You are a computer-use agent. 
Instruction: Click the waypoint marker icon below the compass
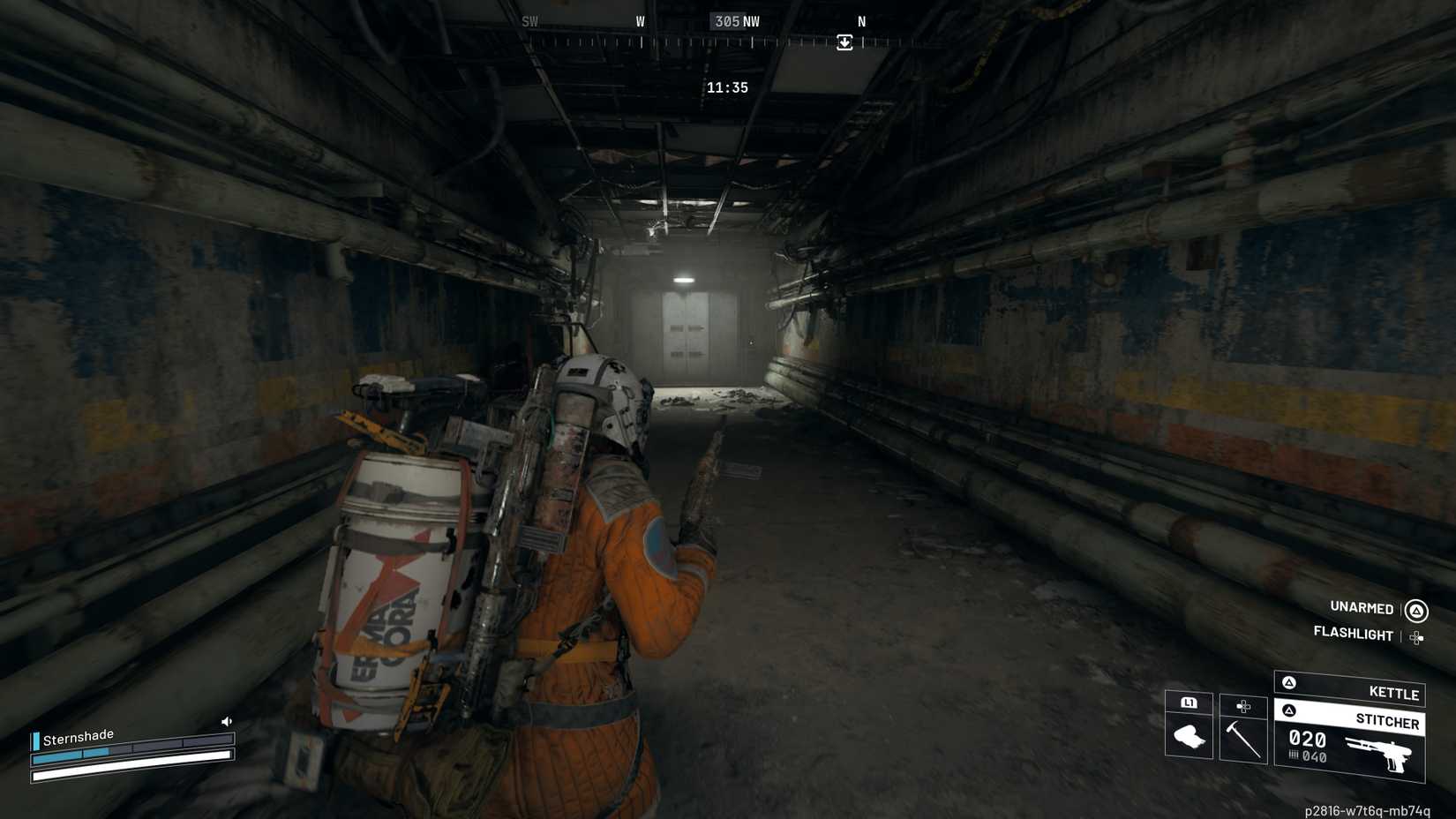[844, 42]
